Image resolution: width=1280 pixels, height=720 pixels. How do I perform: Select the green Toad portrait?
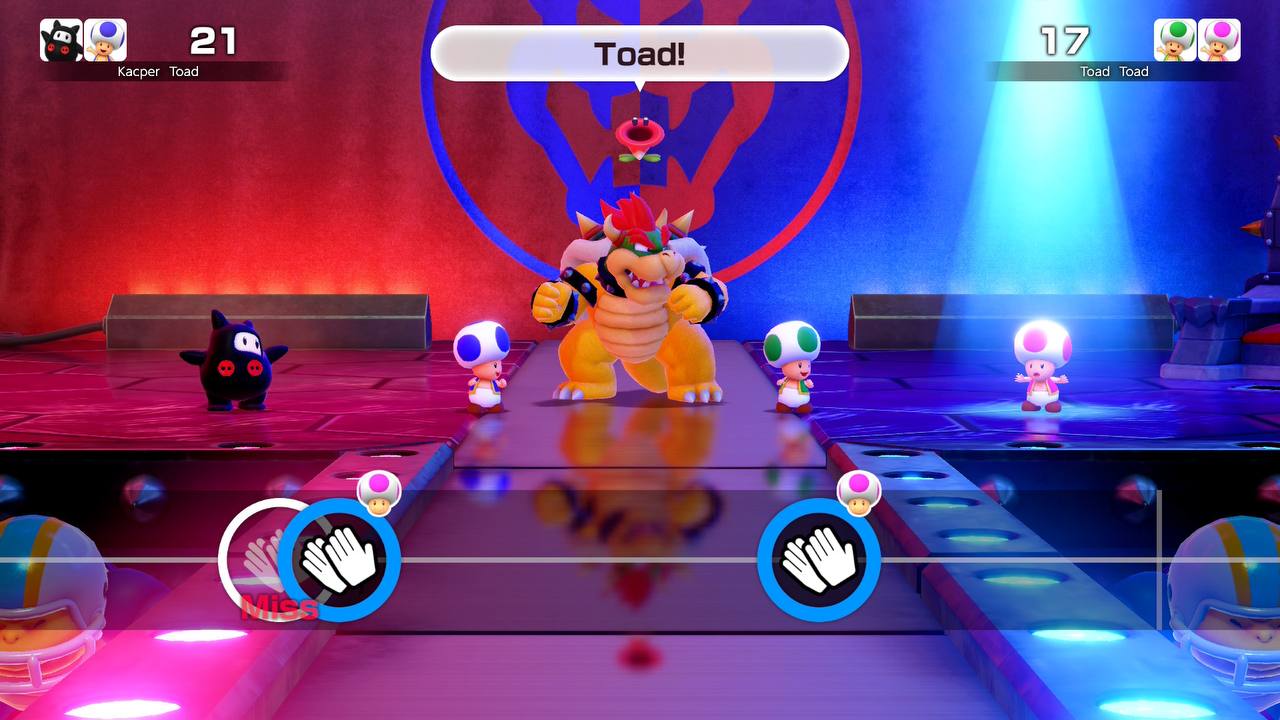1175,40
